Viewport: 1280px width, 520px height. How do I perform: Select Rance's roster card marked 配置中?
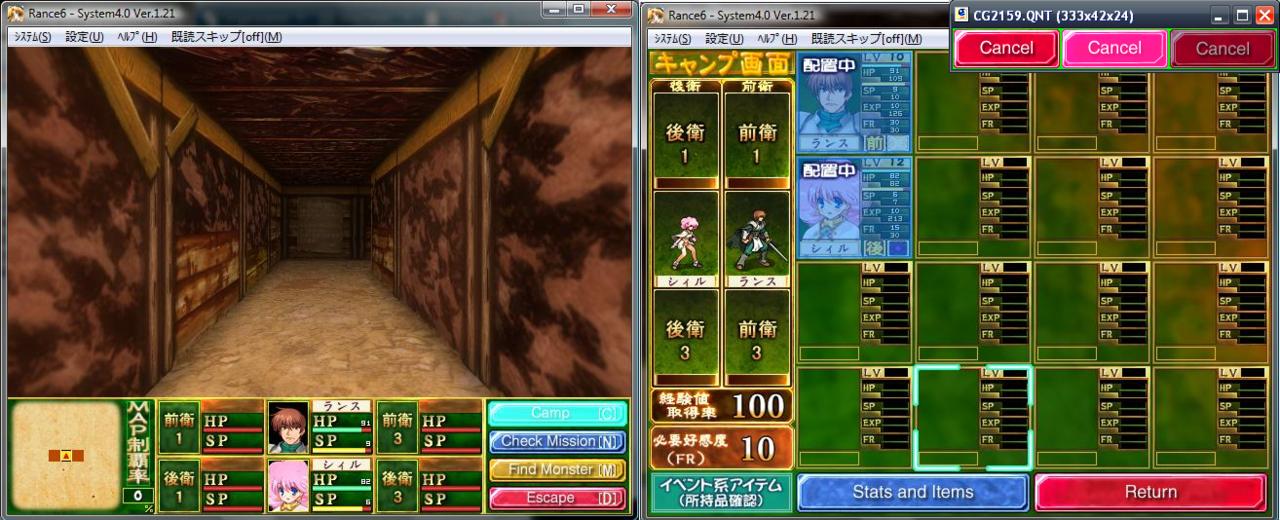854,102
